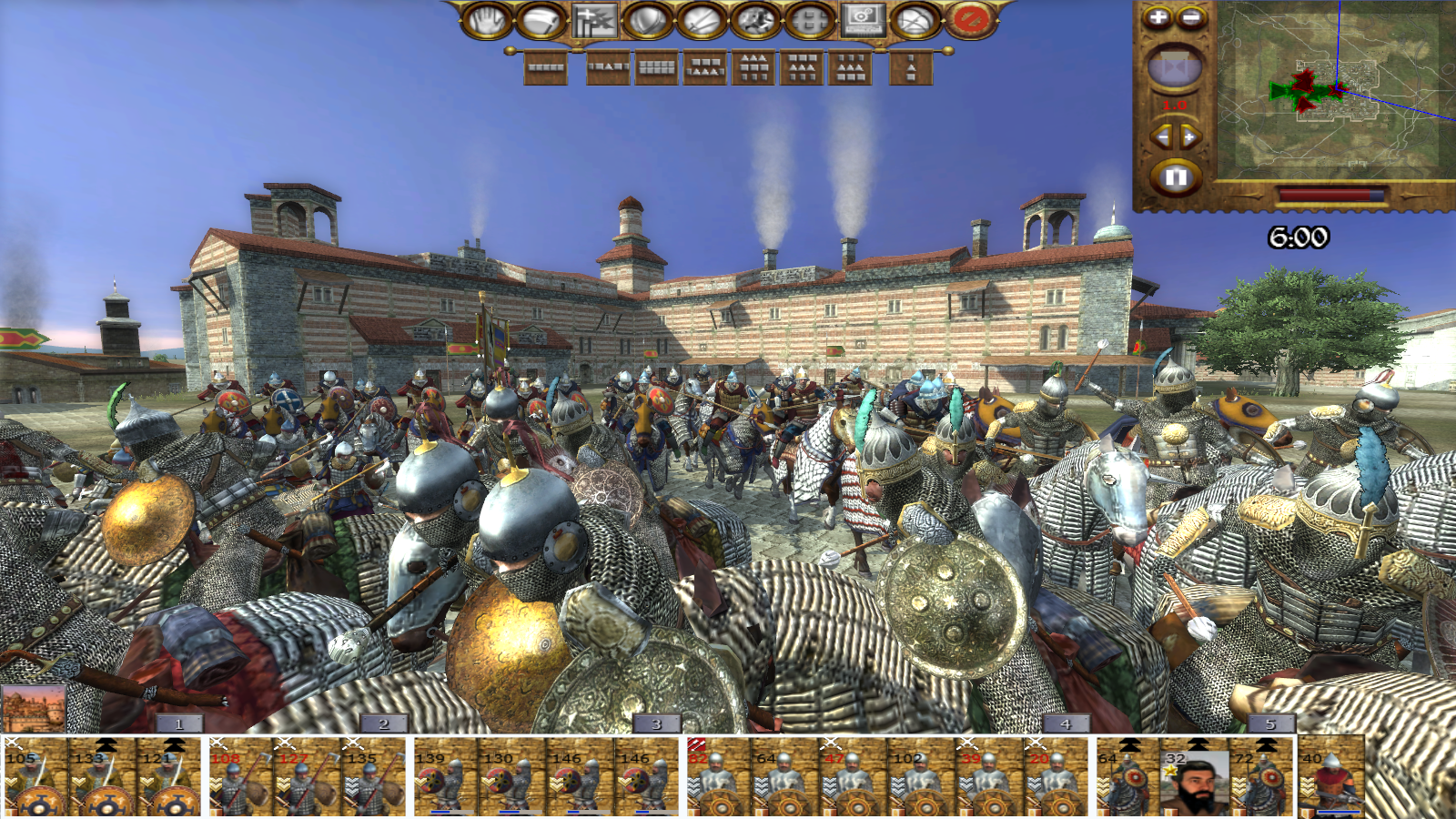Screen dimensions: 1456x819
Task: Activate the red withdraw button
Action: (x=970, y=19)
